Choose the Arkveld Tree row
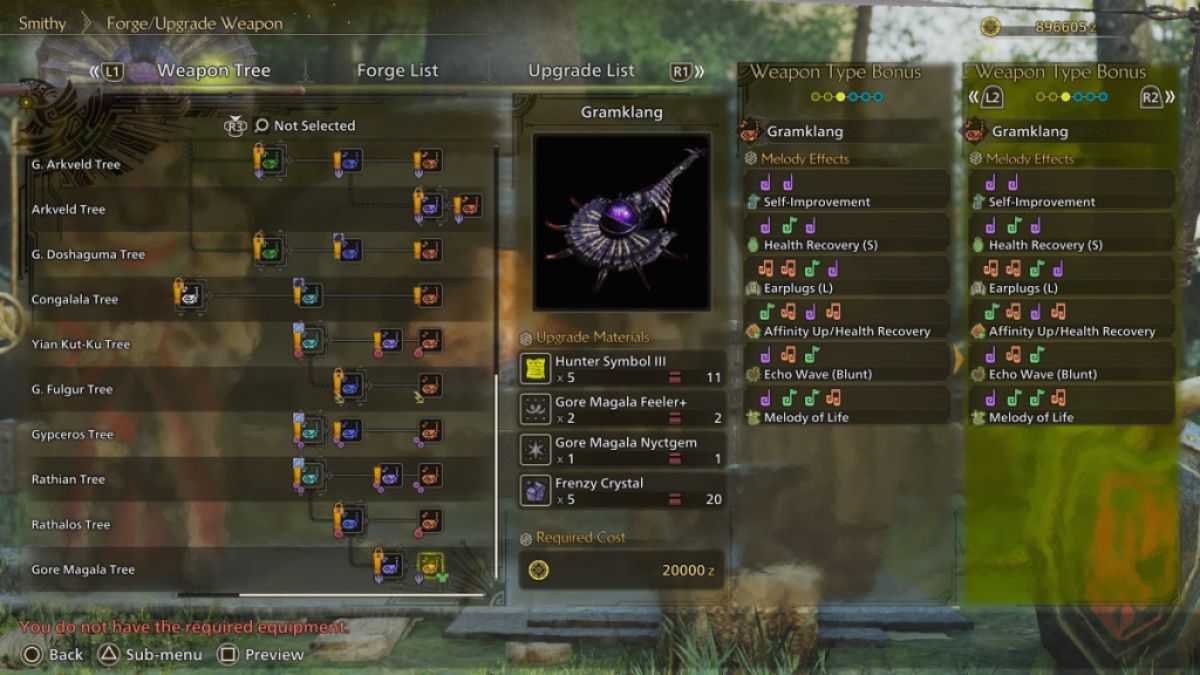 click(68, 209)
